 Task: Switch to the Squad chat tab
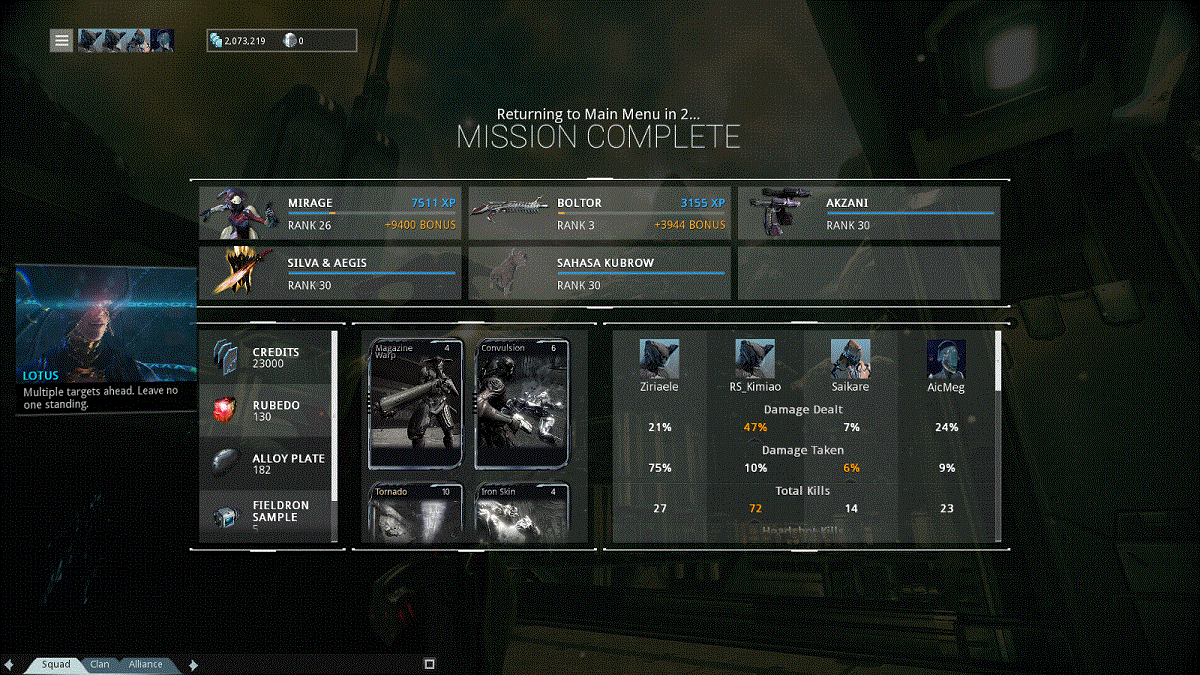coord(56,664)
